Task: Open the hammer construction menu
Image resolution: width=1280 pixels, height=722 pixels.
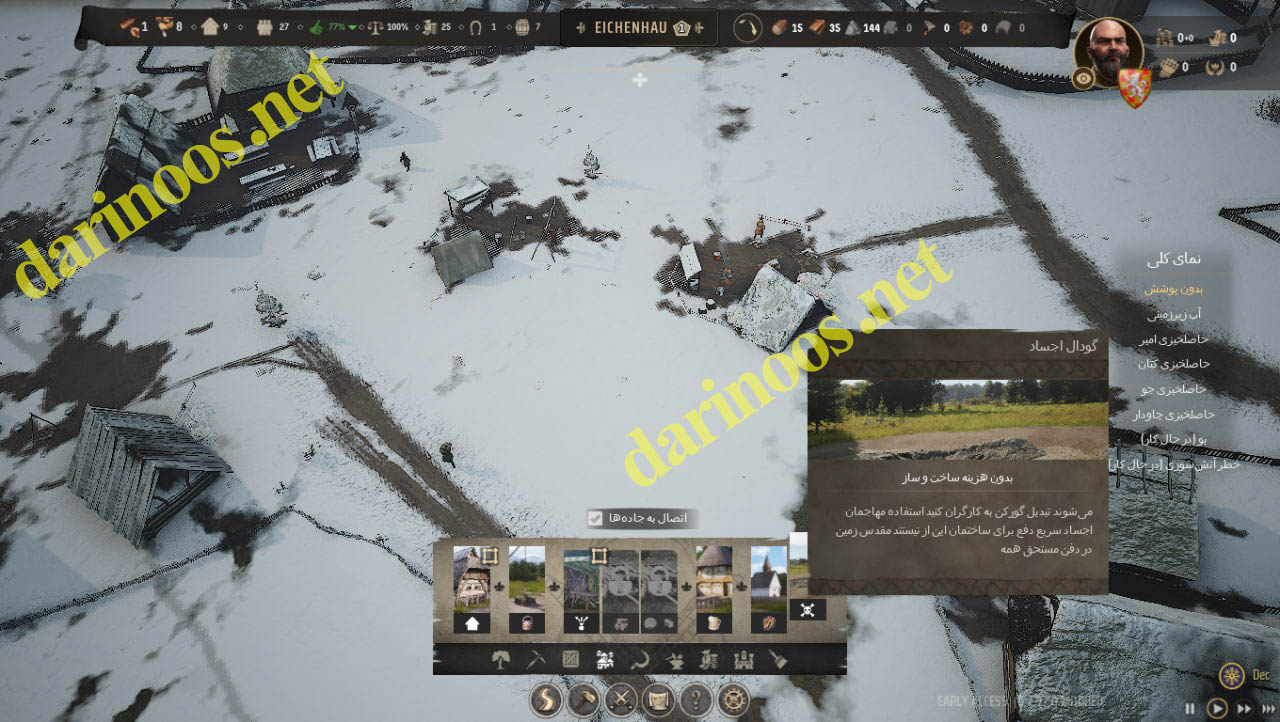Action: click(584, 699)
